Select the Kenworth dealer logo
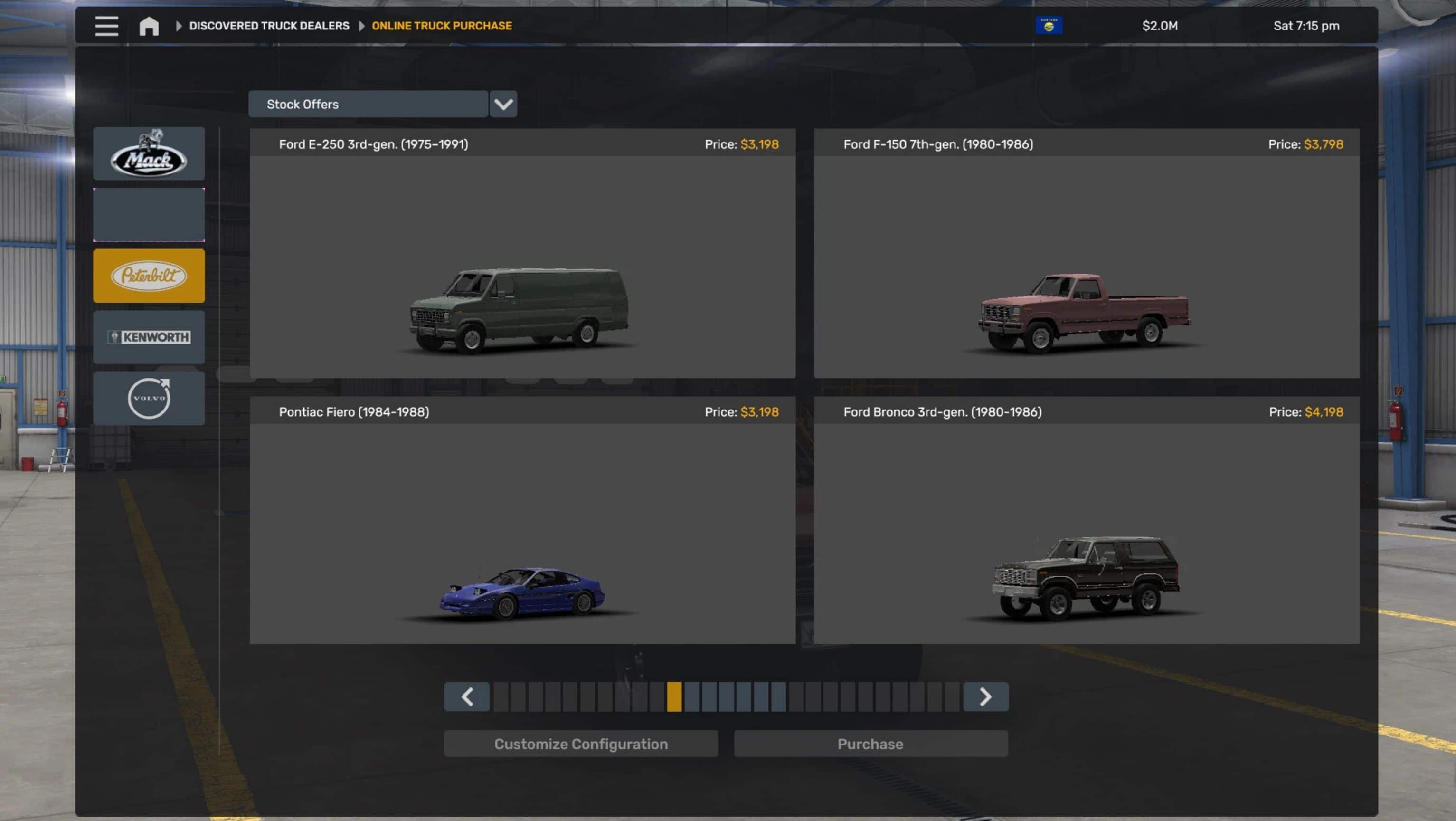This screenshot has width=1456, height=821. point(149,336)
